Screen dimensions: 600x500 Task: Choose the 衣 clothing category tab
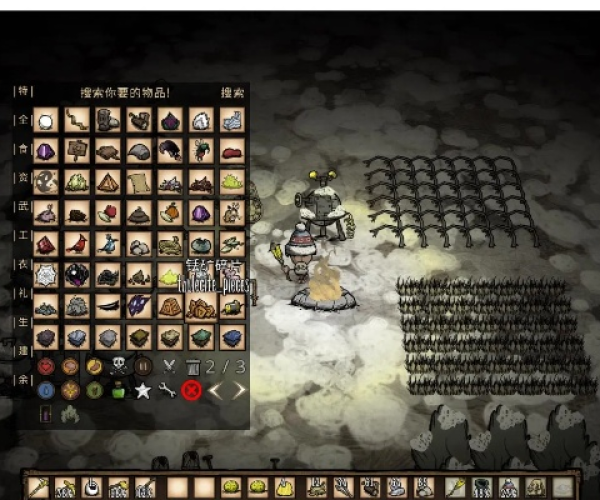coord(22,264)
